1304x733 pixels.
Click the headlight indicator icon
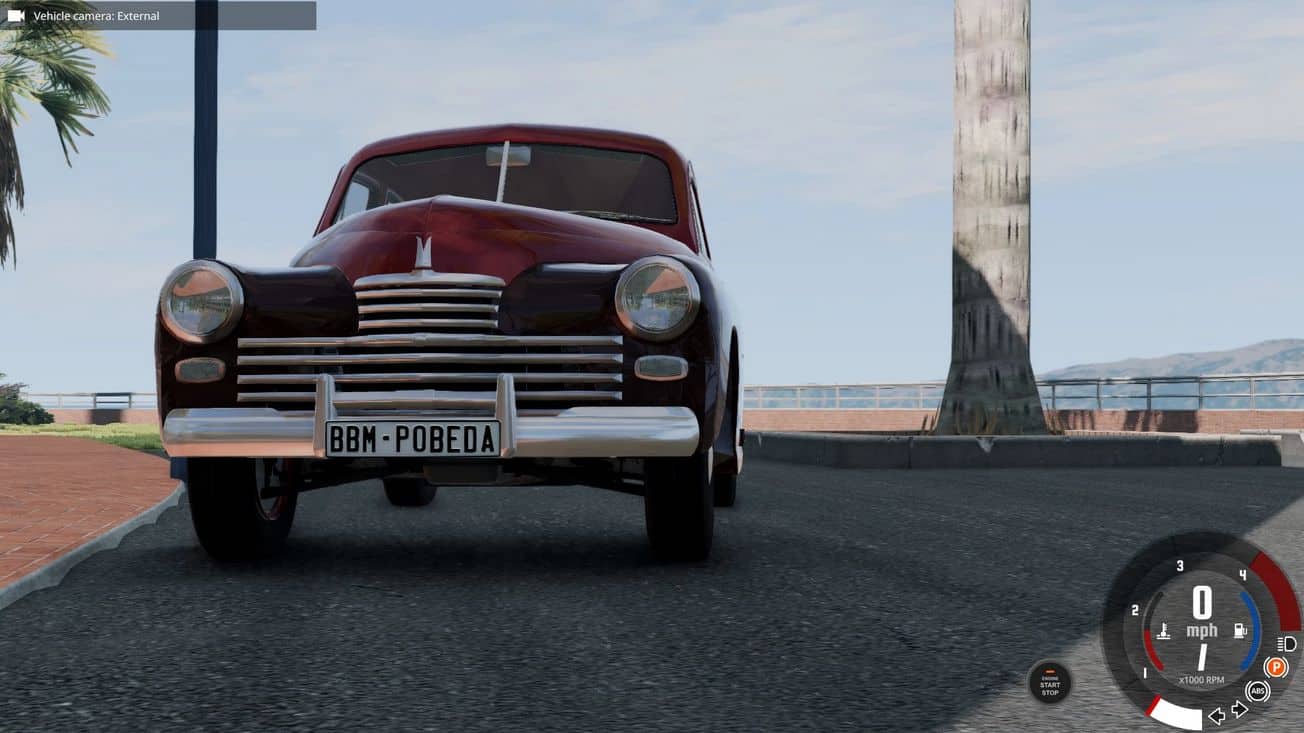(1286, 643)
